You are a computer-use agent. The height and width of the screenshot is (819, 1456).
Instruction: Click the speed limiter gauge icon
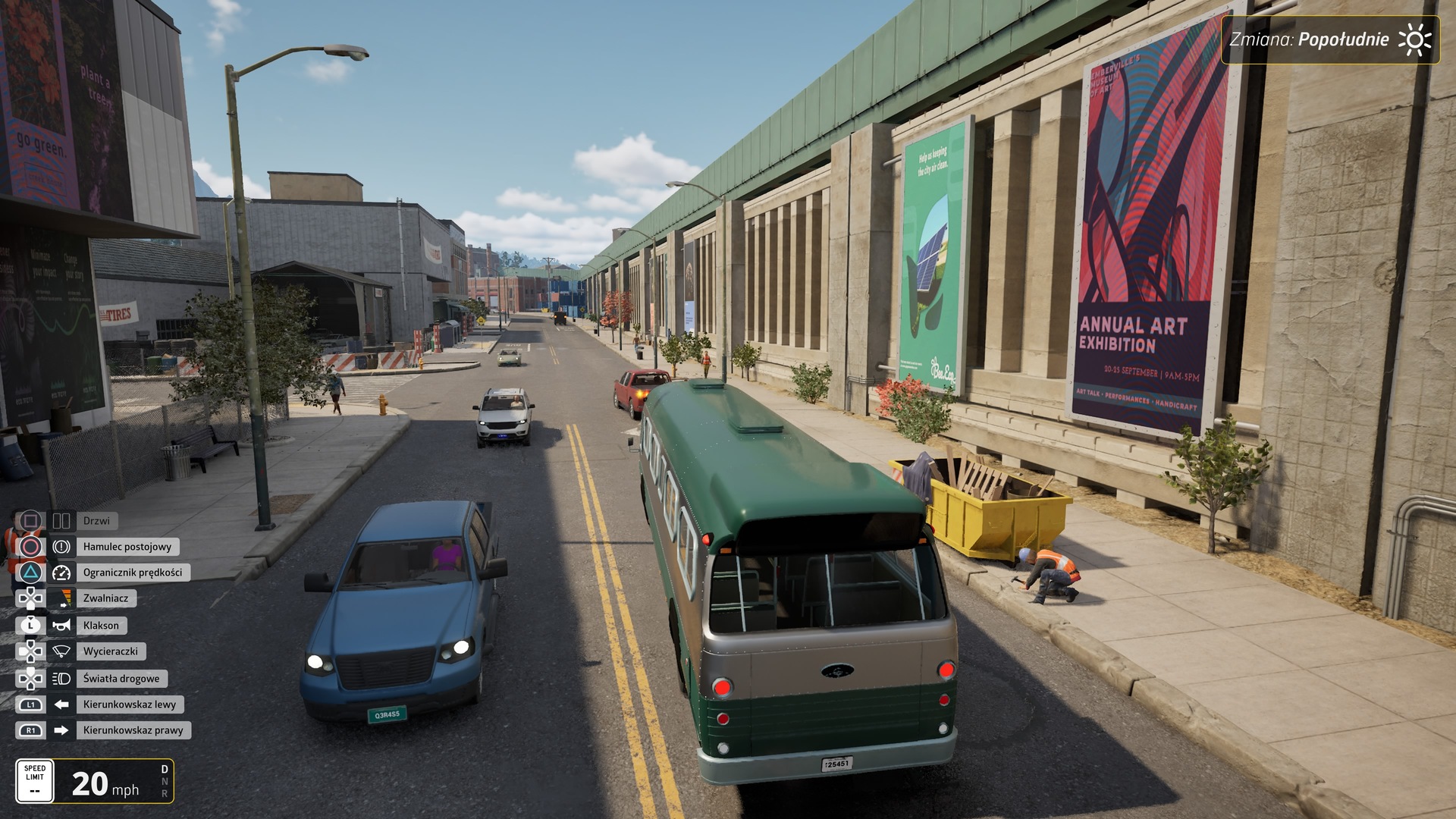pos(61,573)
